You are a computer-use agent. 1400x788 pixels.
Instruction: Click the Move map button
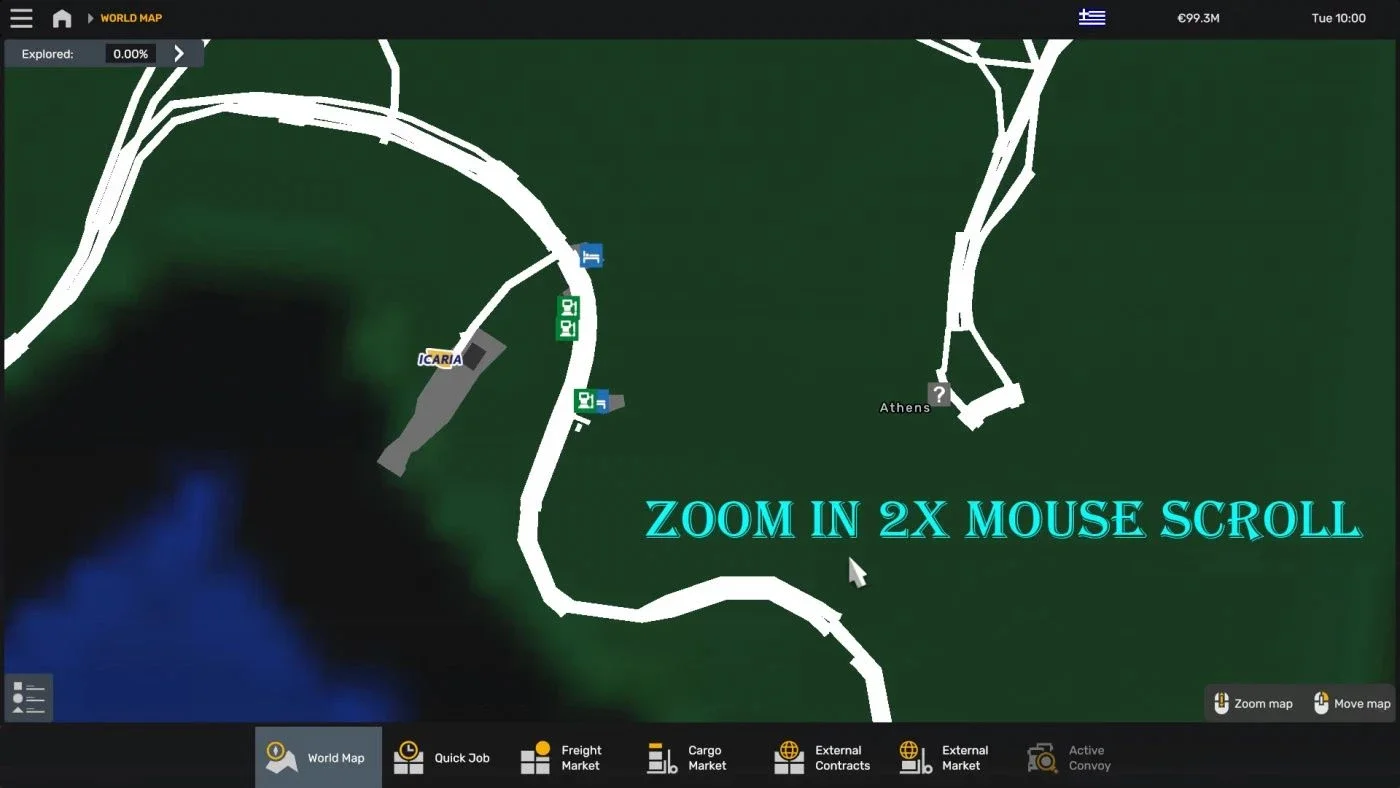coord(1351,703)
